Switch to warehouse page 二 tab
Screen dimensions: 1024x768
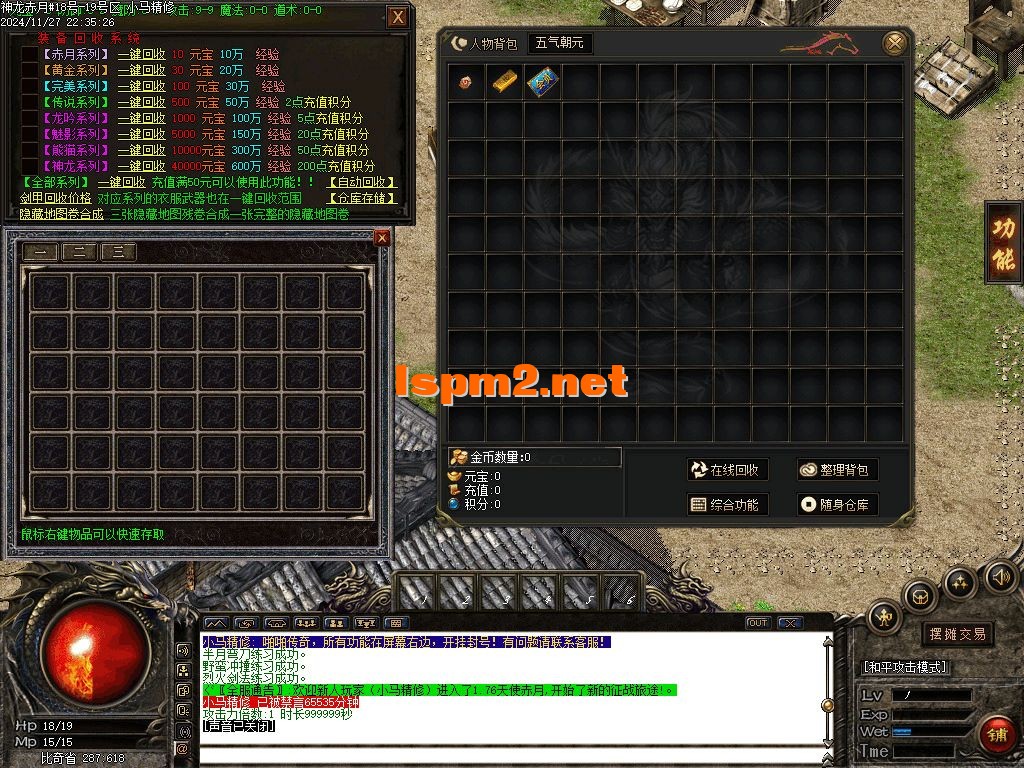80,253
